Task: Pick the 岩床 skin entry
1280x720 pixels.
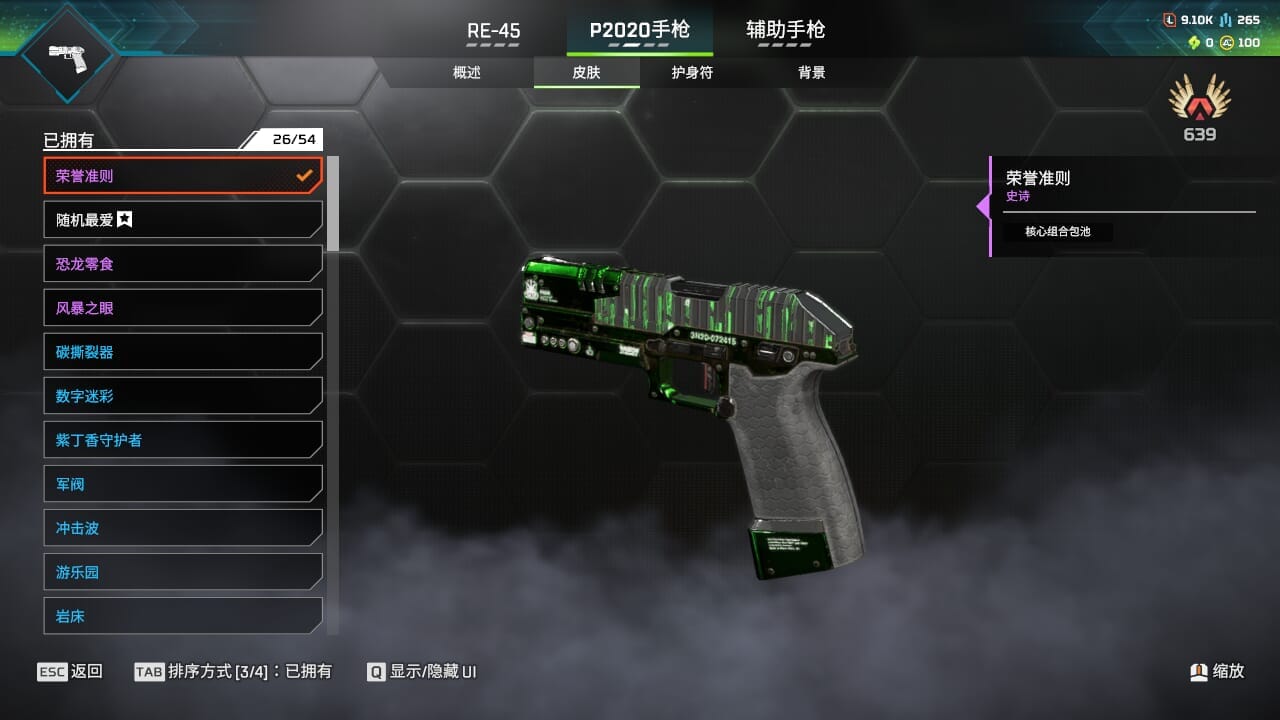Action: [x=183, y=615]
